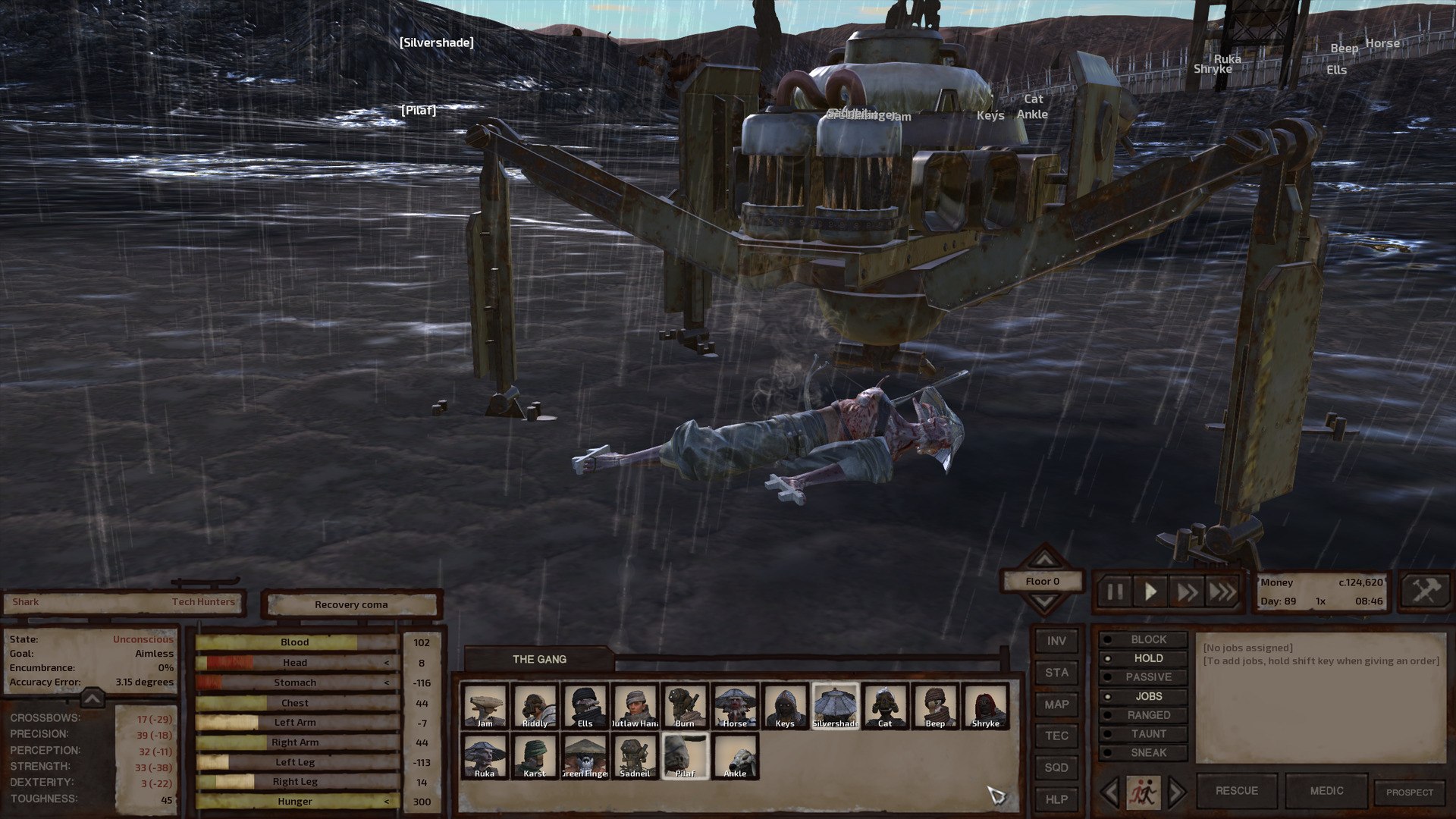The width and height of the screenshot is (1456, 819).
Task: Select the triple-arrow fastest speed icon
Action: (1222, 591)
